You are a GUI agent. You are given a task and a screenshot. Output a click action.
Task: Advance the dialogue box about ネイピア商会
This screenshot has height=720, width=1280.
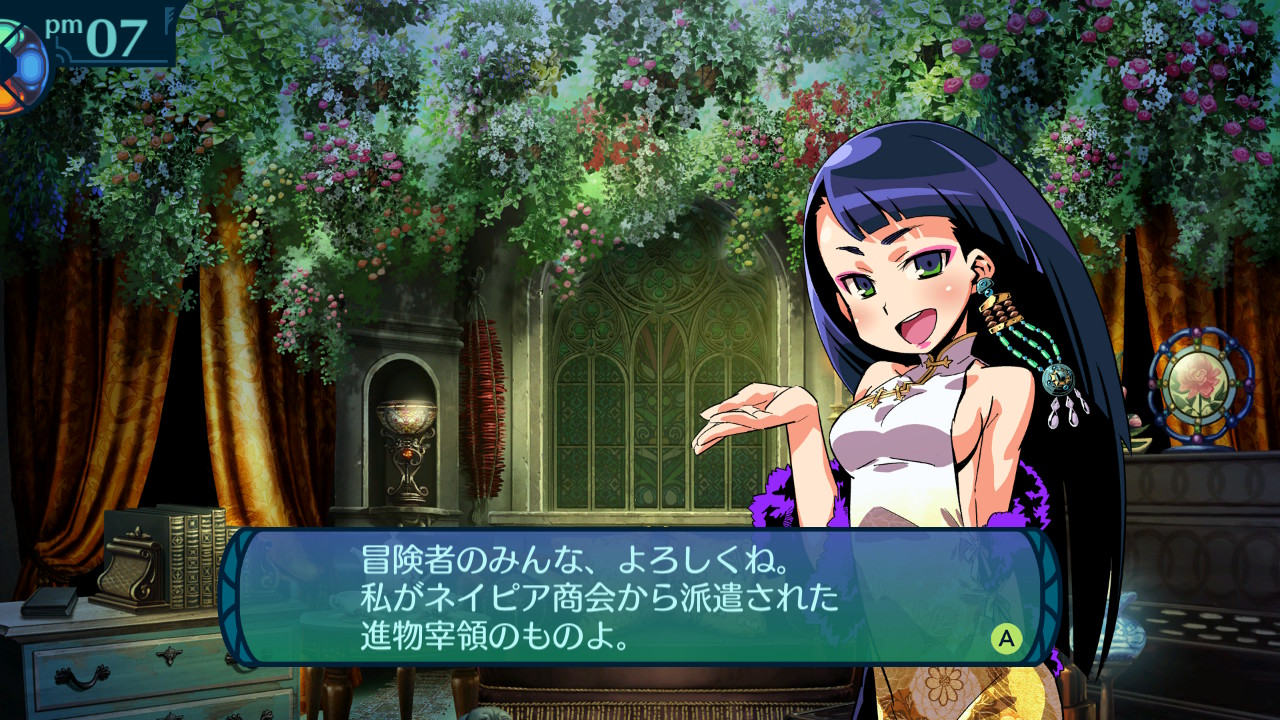click(x=1006, y=638)
